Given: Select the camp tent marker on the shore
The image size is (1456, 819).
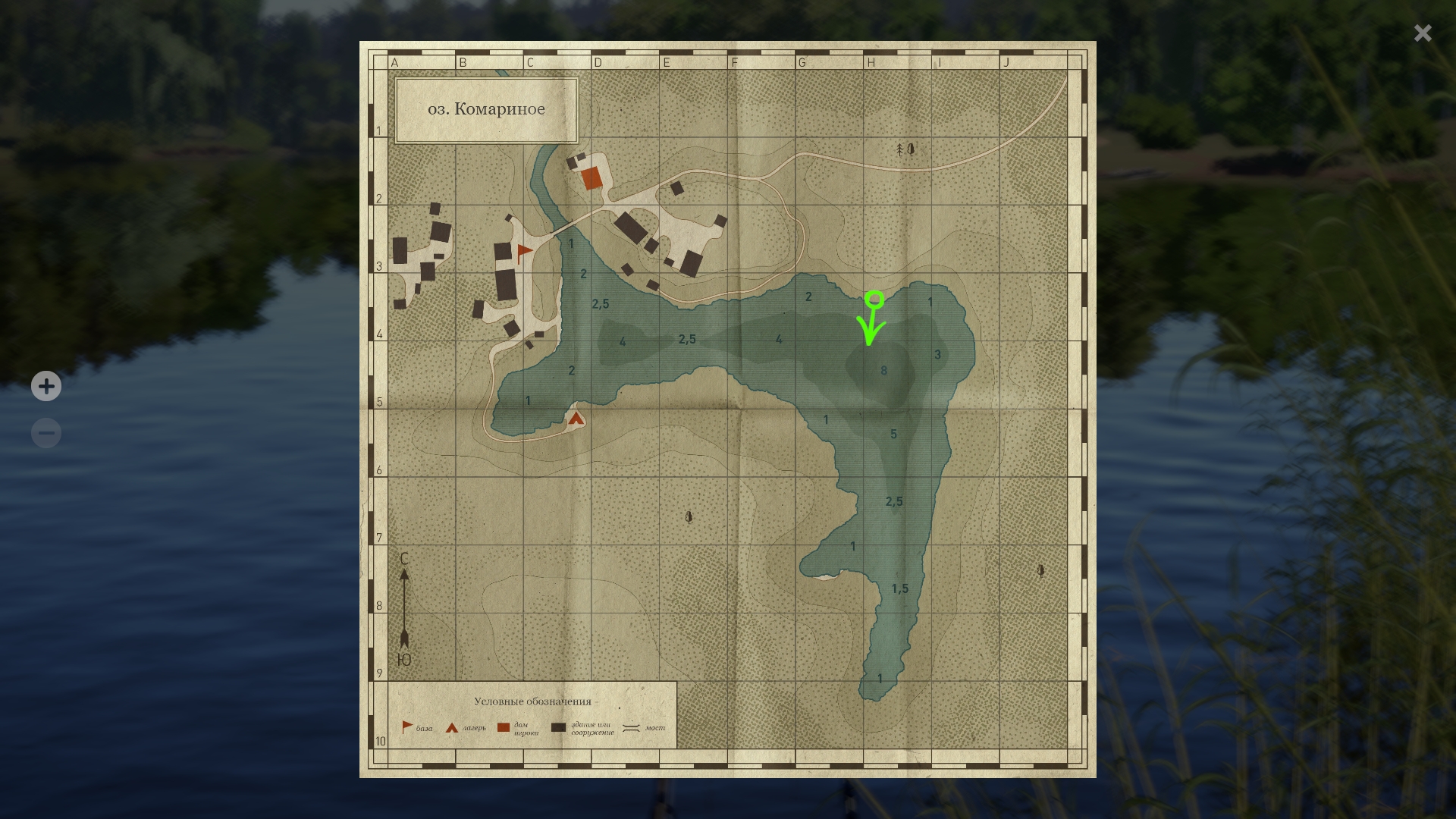Looking at the screenshot, I should point(576,418).
